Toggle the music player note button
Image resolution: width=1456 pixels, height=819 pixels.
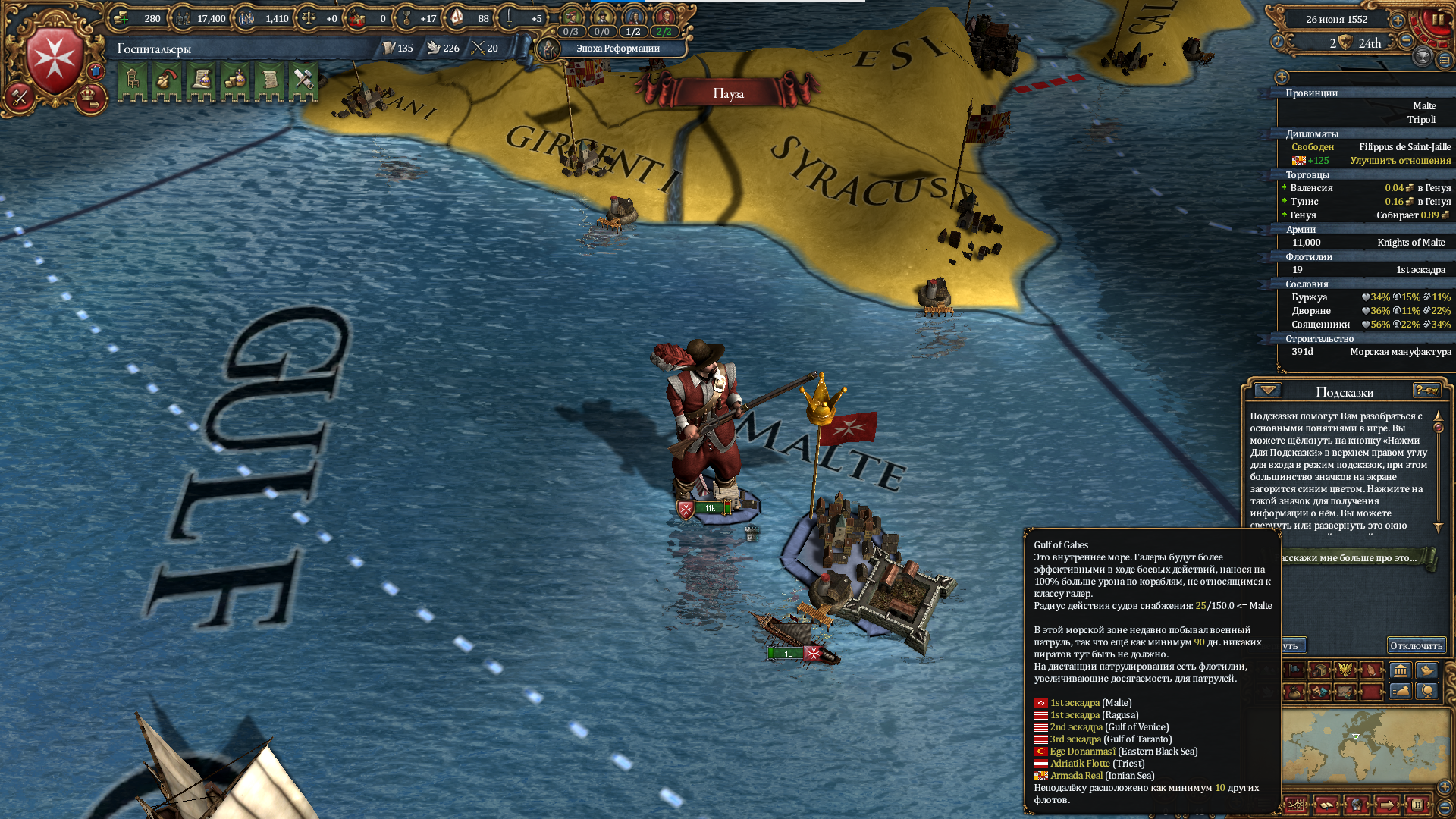click(x=1278, y=42)
